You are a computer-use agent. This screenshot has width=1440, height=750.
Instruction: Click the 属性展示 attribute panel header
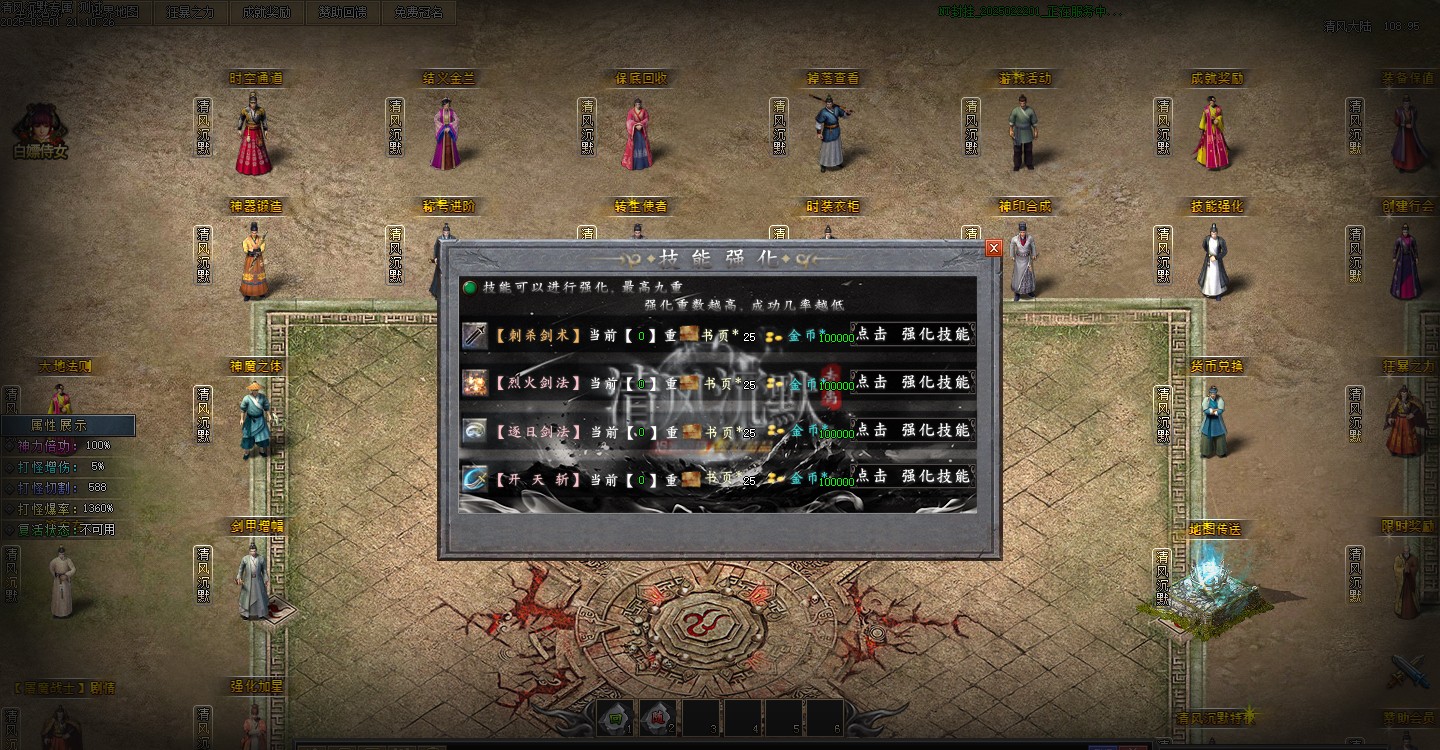click(66, 425)
